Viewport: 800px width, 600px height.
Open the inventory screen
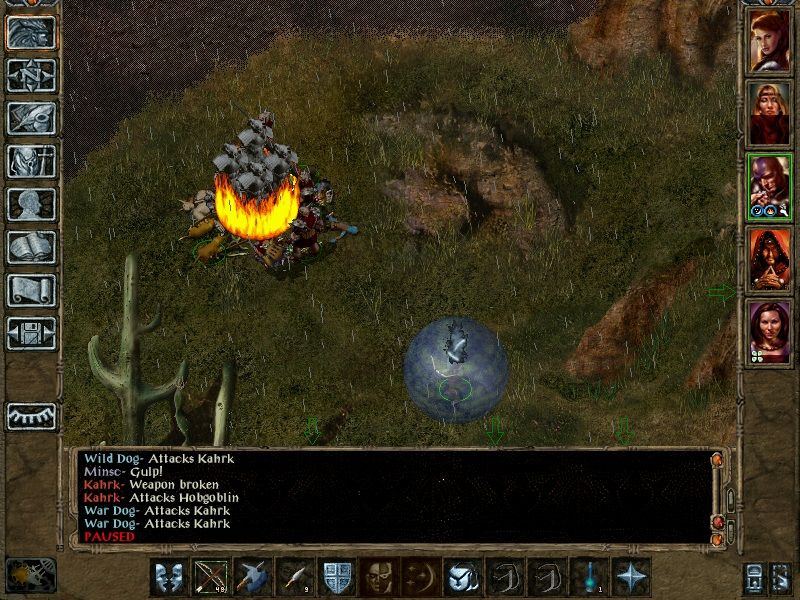[31, 161]
